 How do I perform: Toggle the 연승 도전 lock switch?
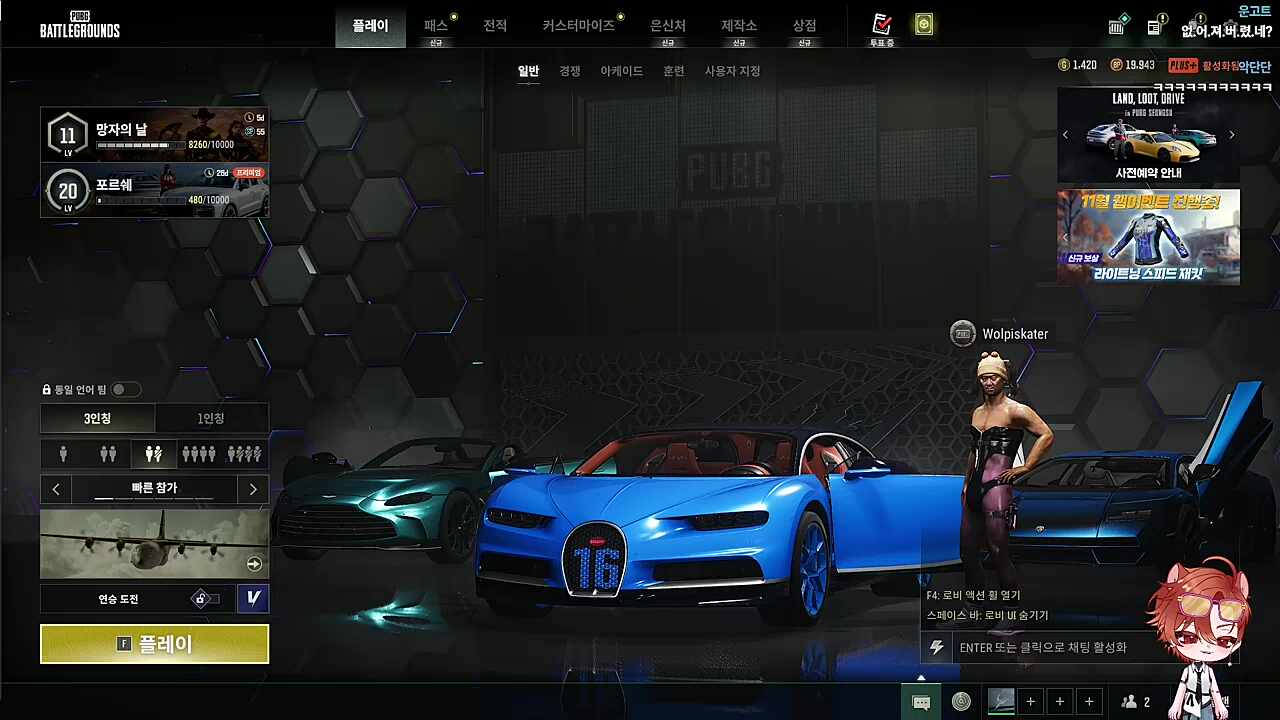(205, 599)
